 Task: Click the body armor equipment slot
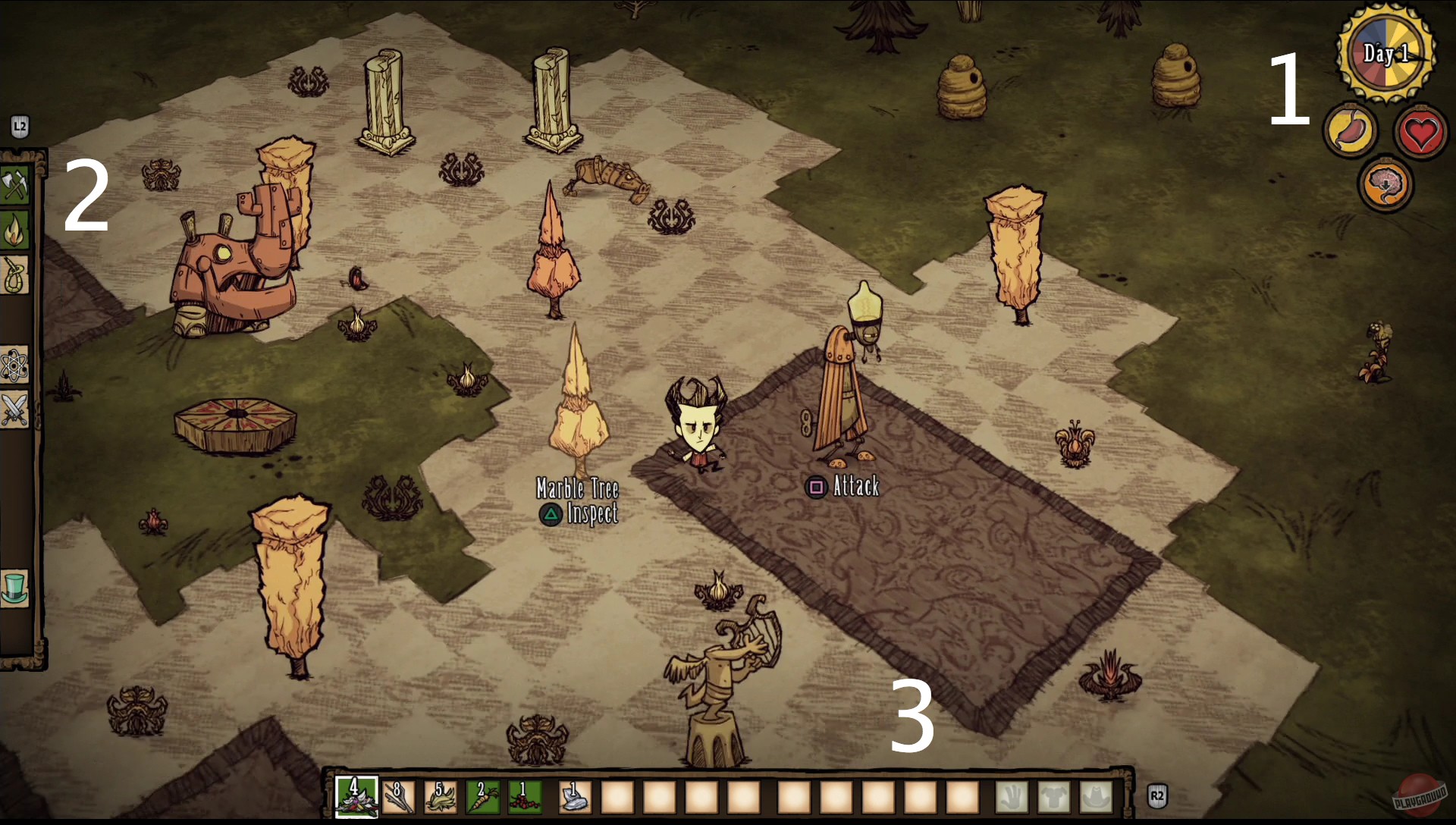point(1054,796)
